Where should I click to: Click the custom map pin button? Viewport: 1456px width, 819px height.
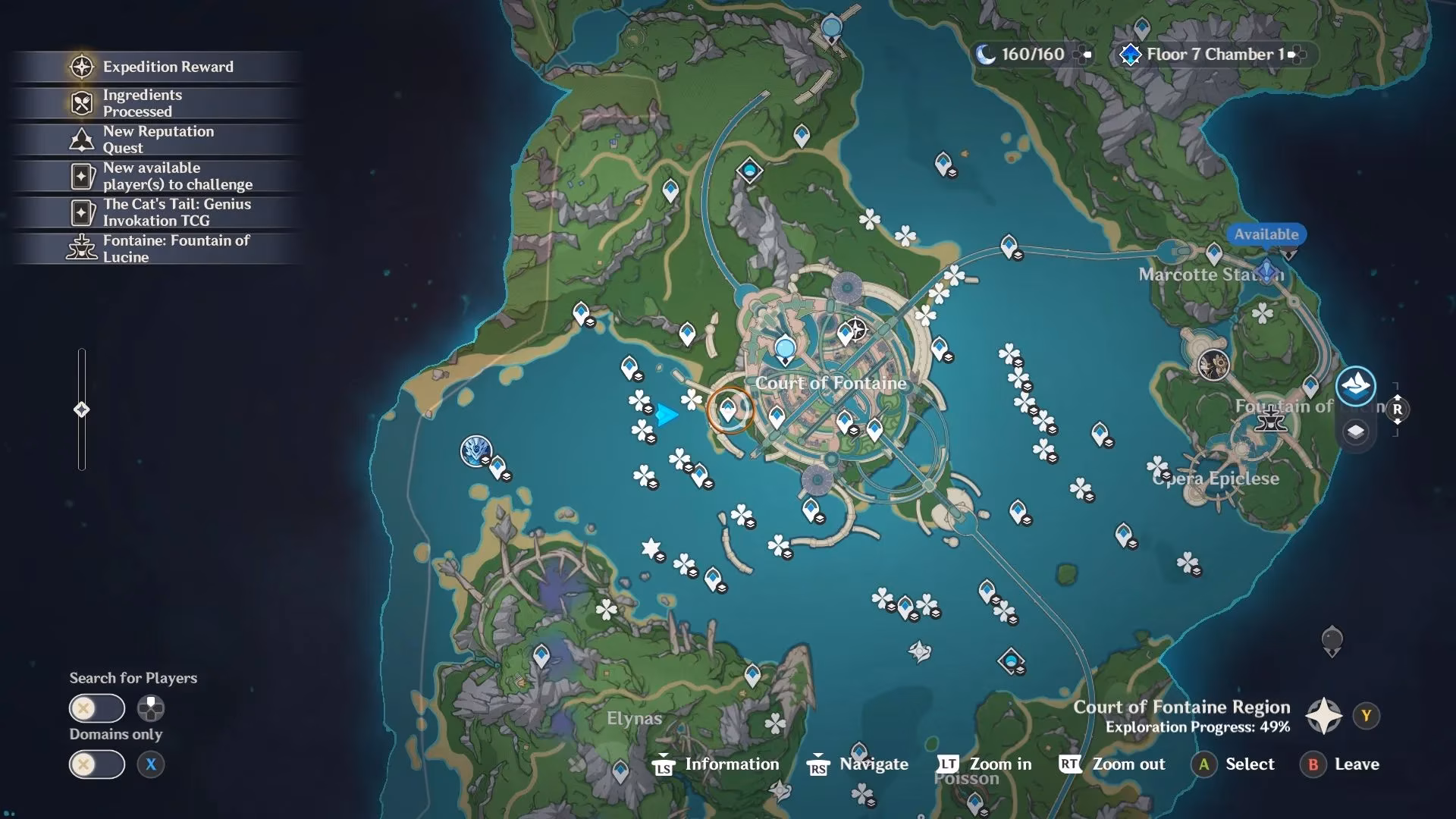tap(1332, 641)
